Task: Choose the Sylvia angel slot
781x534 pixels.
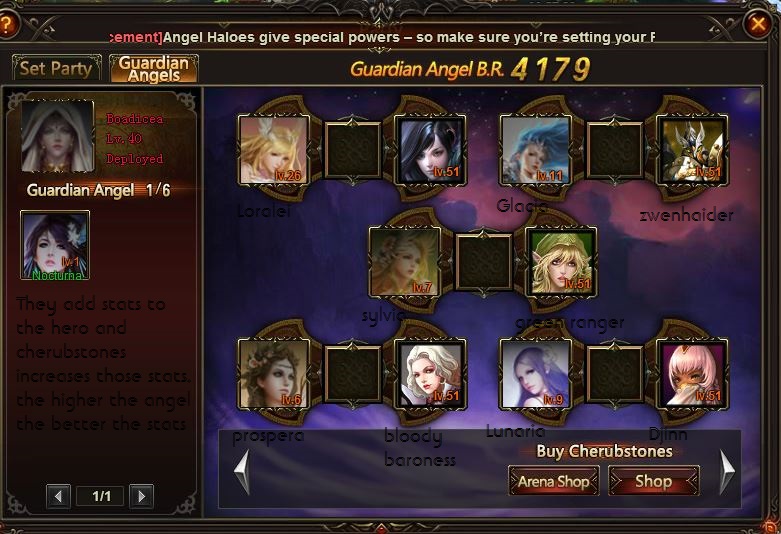Action: [404, 262]
